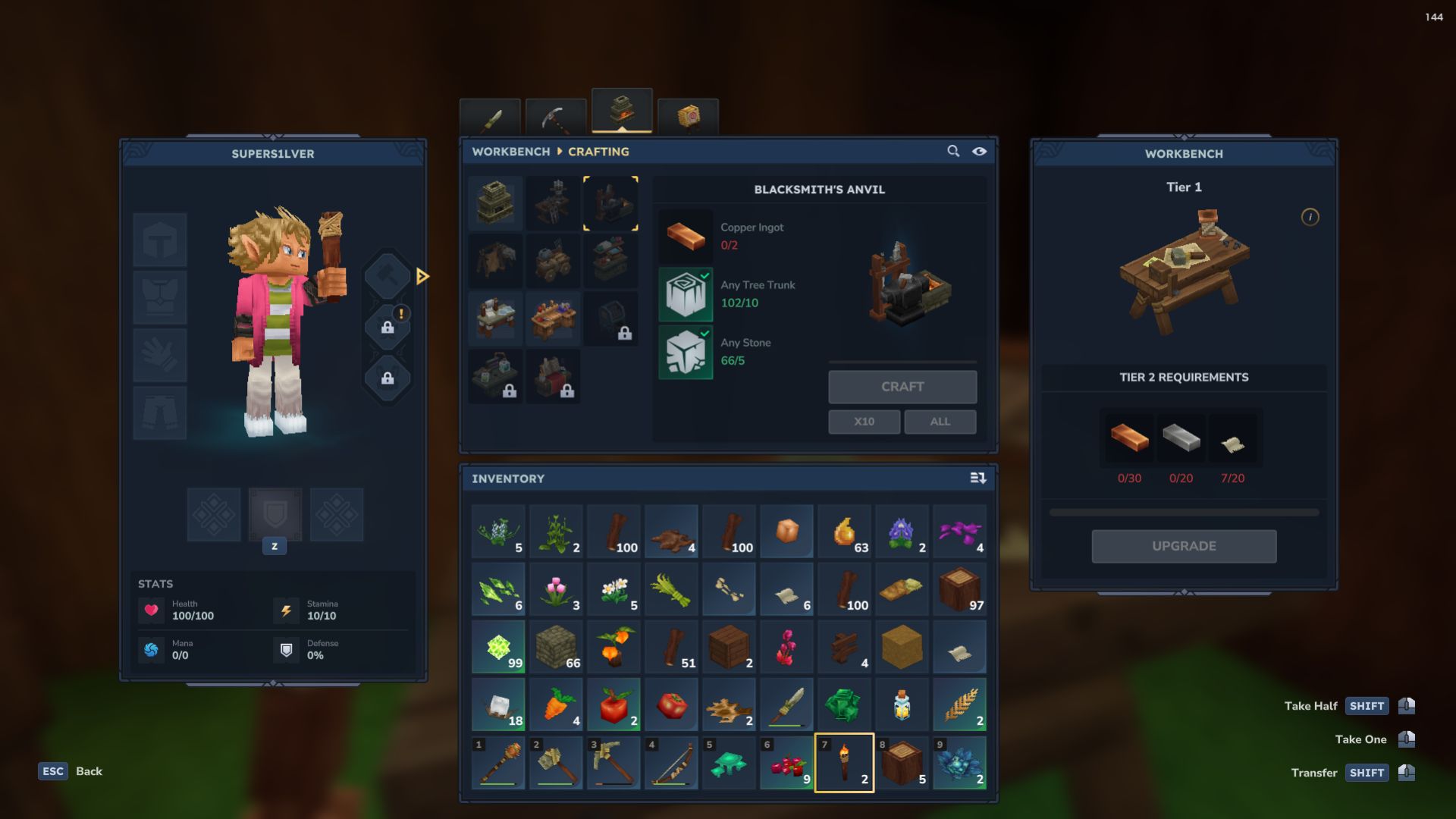Toggle the recipe visibility eye icon
Viewport: 1456px width, 819px height.
click(x=980, y=151)
